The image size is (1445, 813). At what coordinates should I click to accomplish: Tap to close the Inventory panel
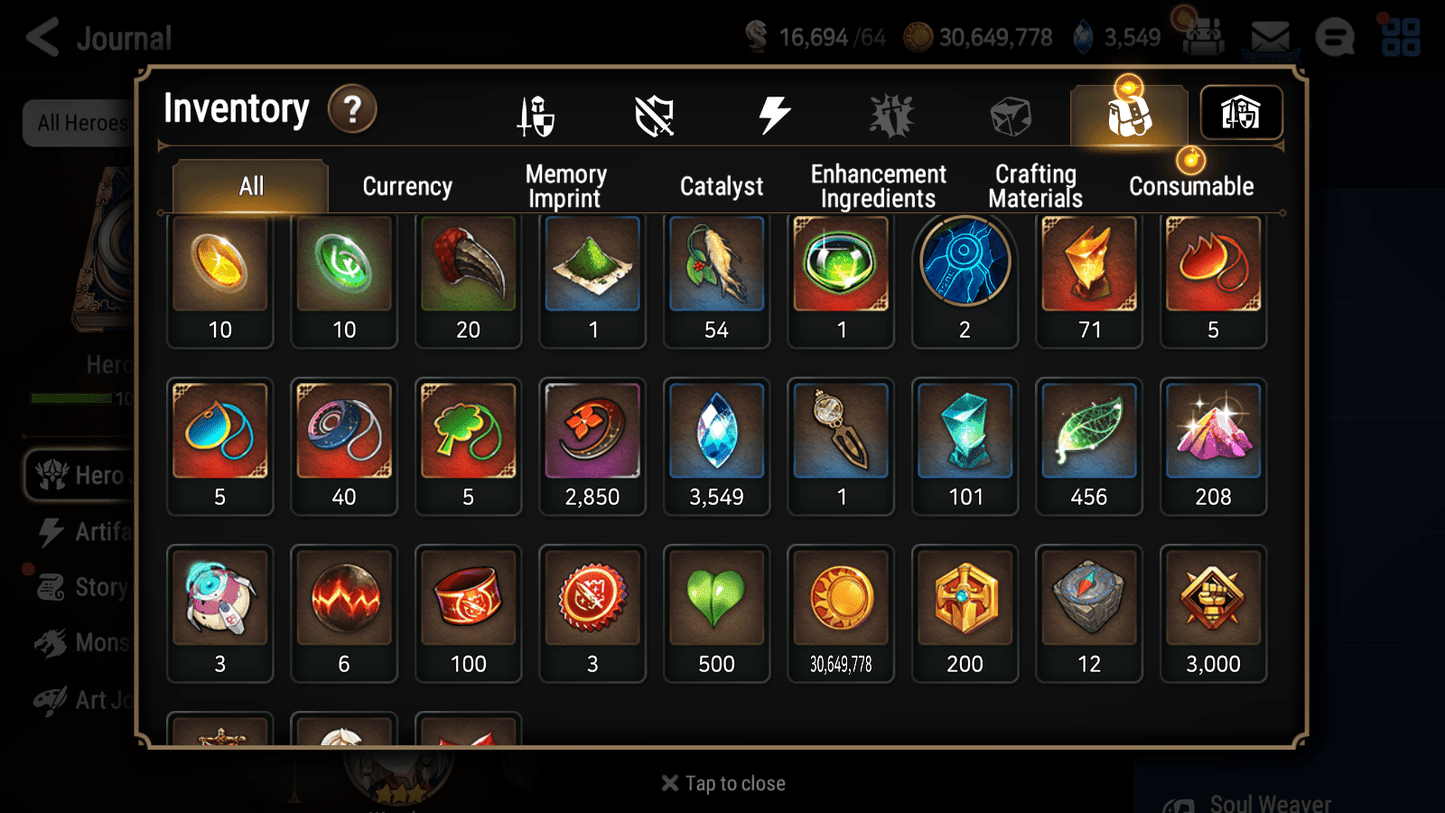pos(722,783)
